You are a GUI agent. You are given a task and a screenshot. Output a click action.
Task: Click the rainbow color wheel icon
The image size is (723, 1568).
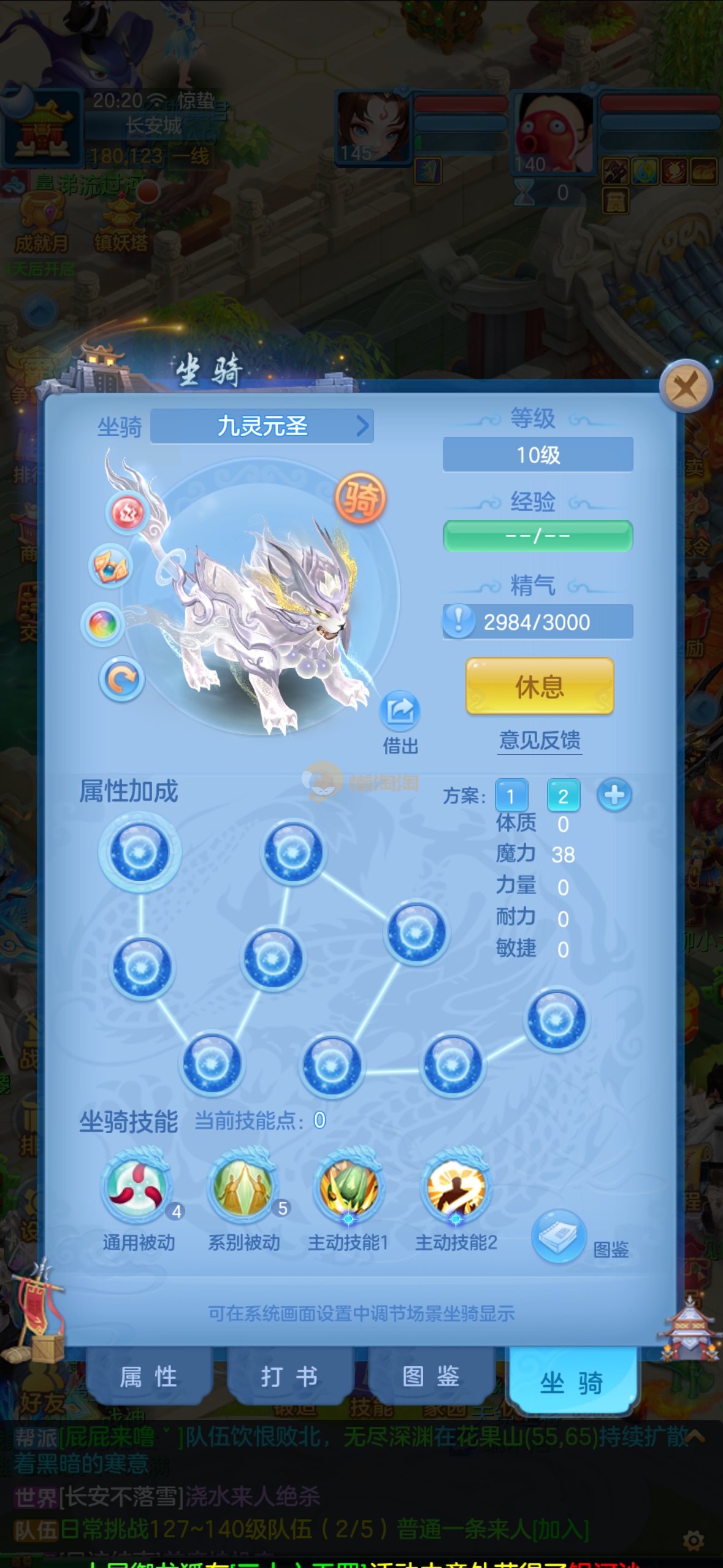click(103, 625)
